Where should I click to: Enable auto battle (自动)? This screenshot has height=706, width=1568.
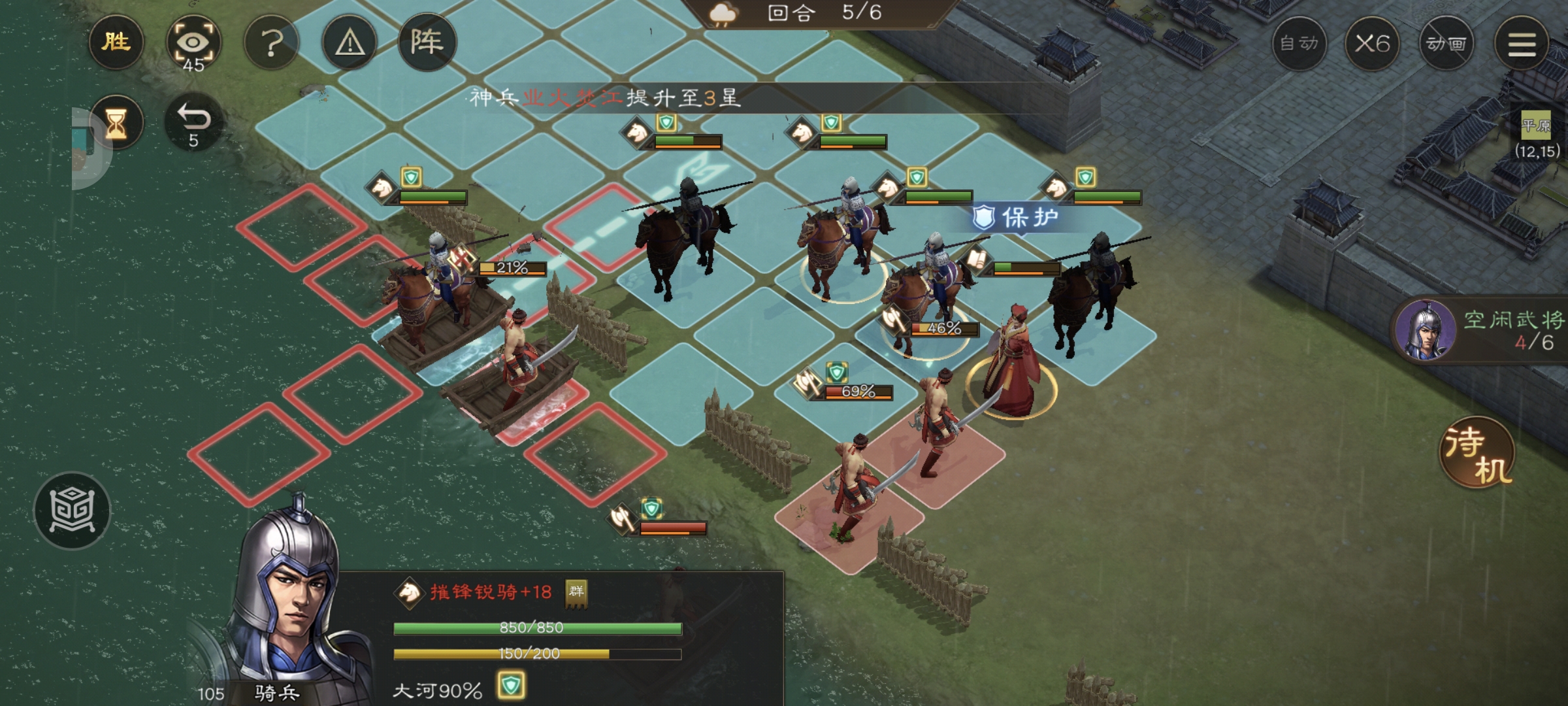point(1299,44)
